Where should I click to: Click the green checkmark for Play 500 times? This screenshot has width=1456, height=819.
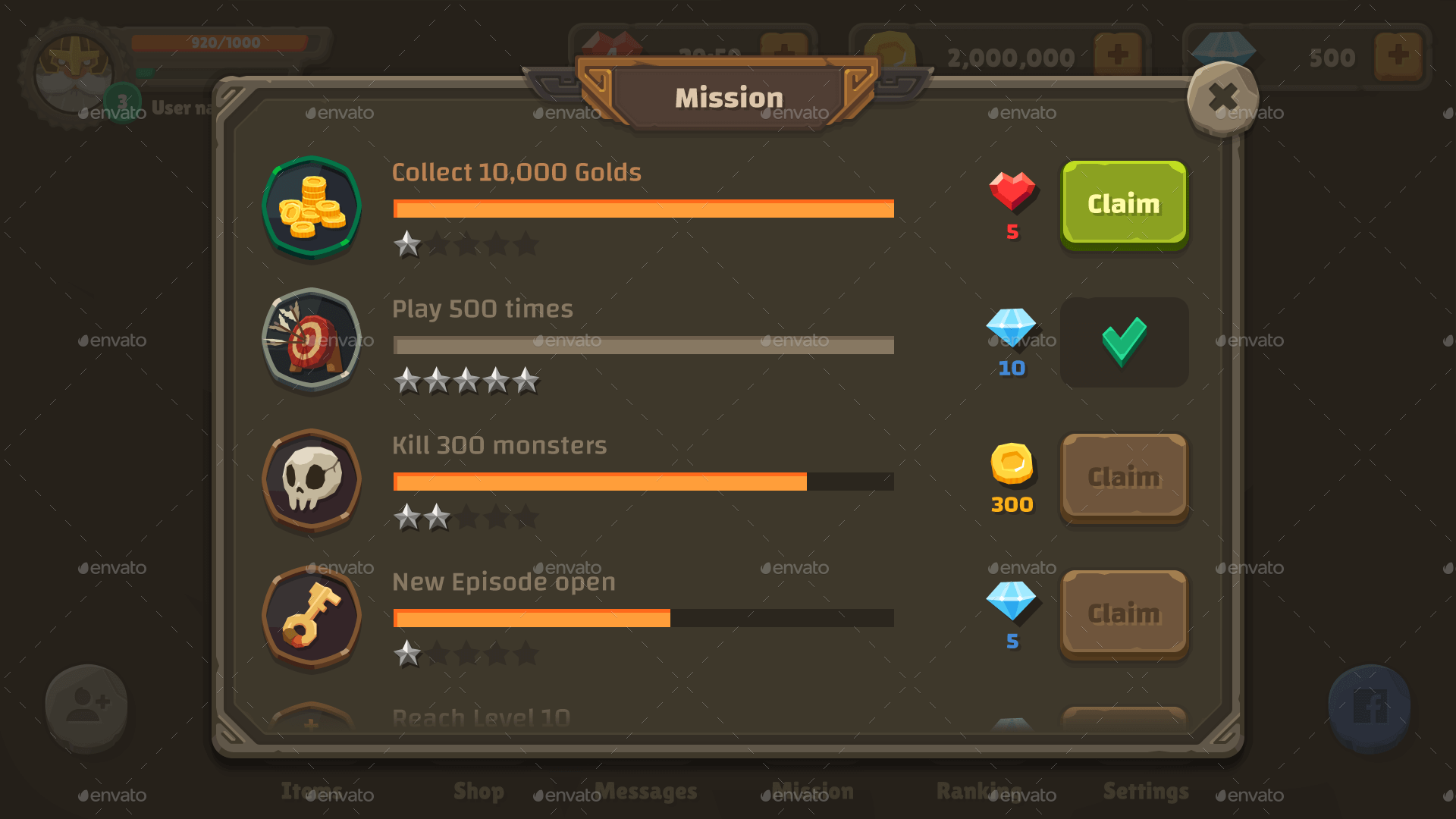[1123, 342]
